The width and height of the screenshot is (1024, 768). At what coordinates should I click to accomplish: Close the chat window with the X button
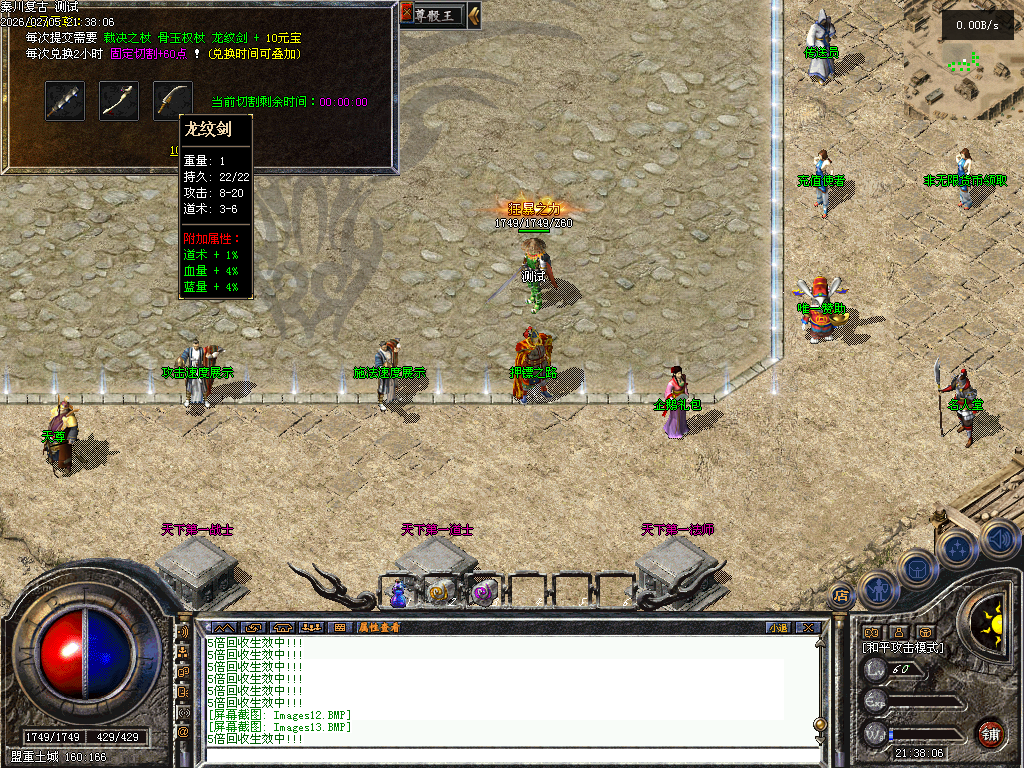808,627
